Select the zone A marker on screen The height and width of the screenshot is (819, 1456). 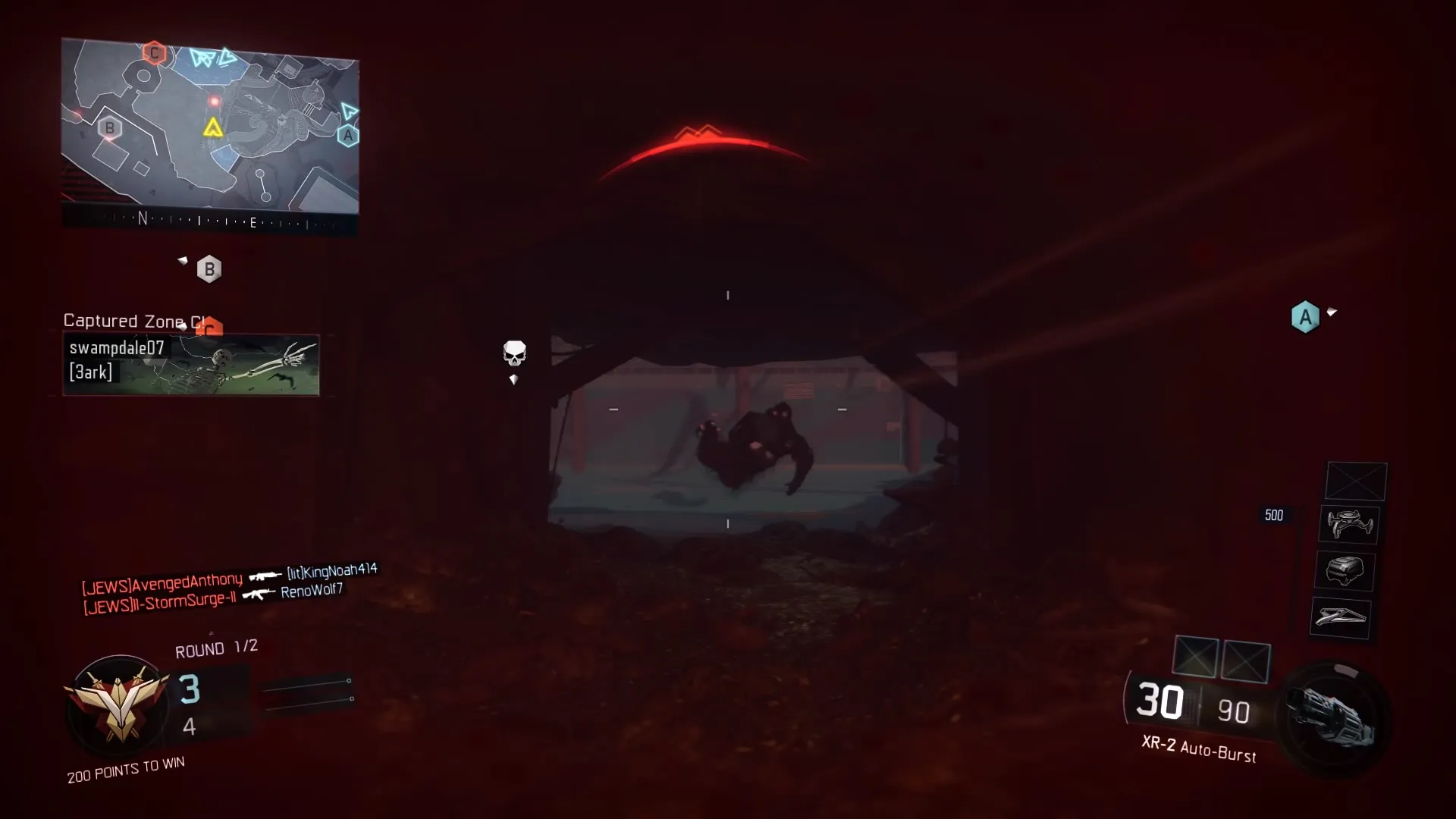1305,317
